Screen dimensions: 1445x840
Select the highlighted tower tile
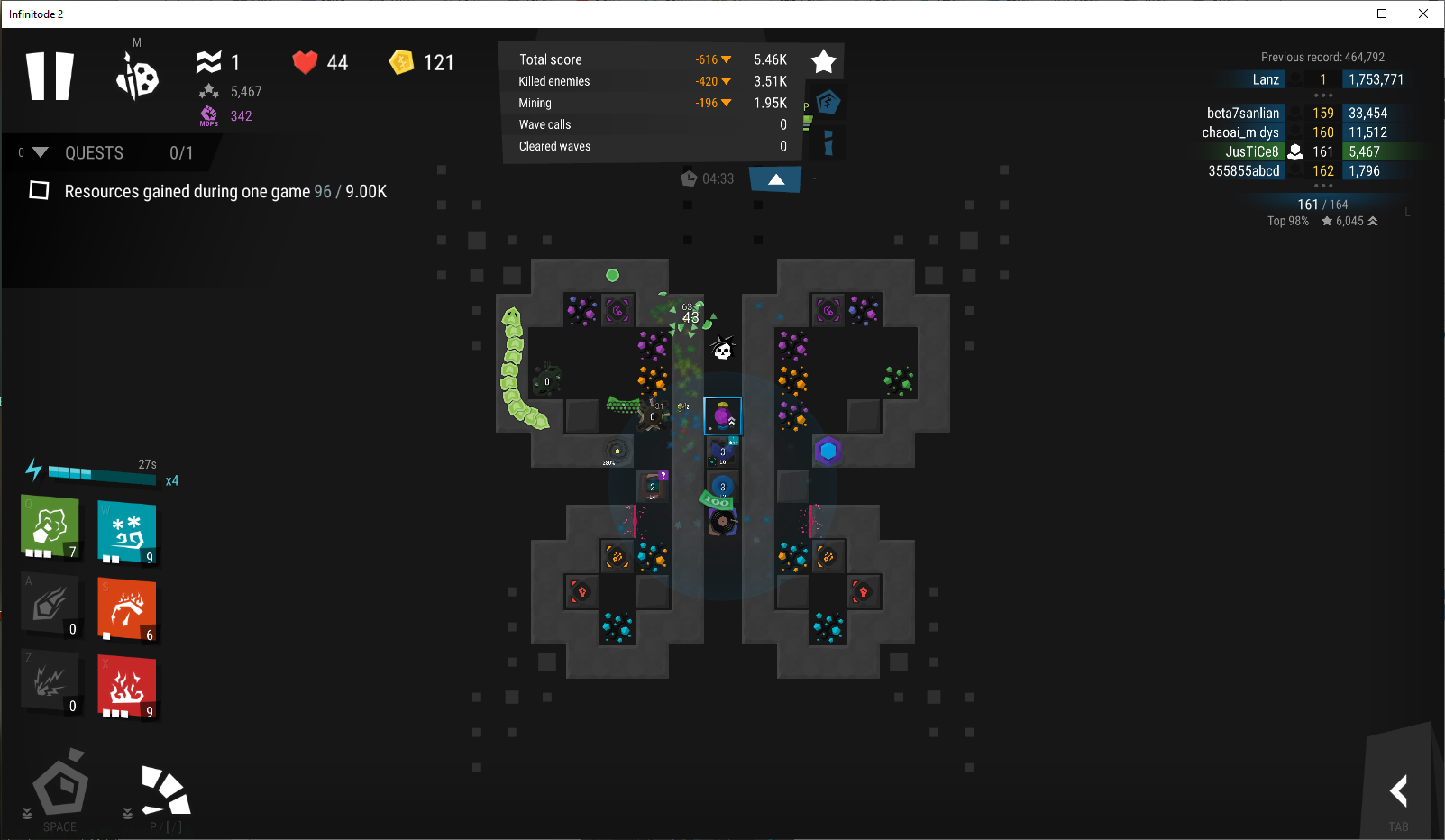coord(722,415)
